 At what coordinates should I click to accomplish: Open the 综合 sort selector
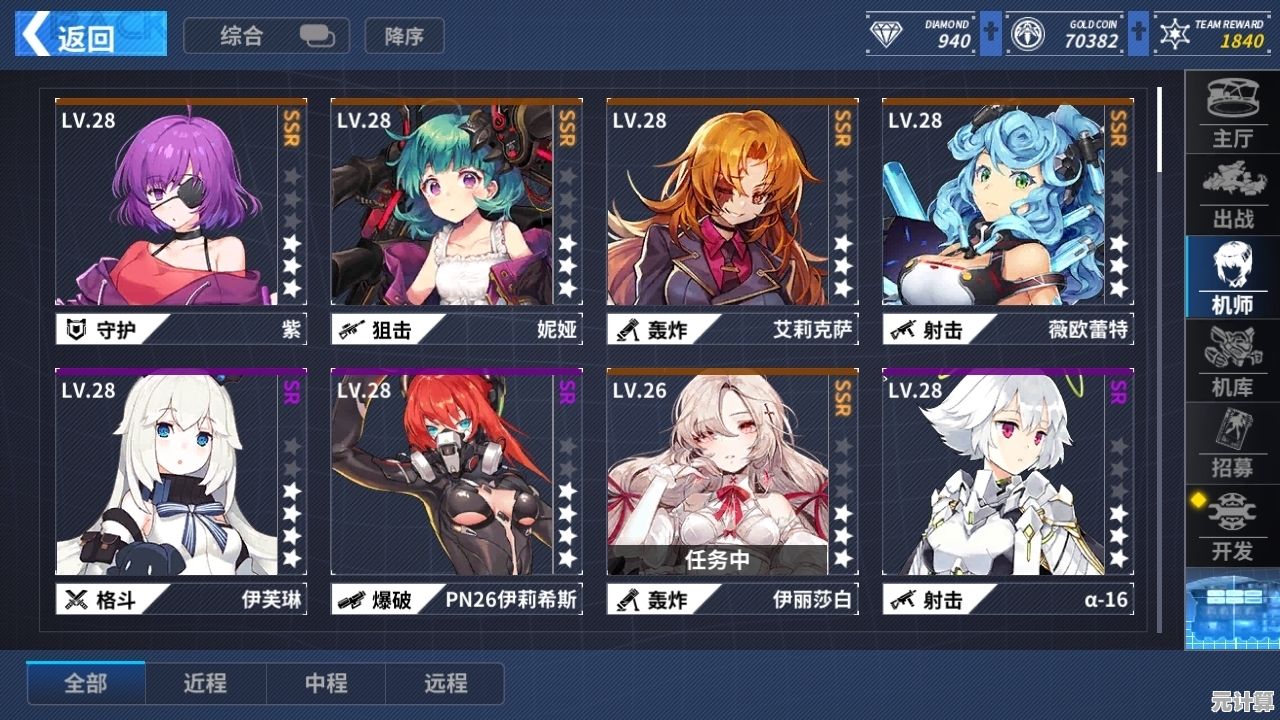point(266,36)
